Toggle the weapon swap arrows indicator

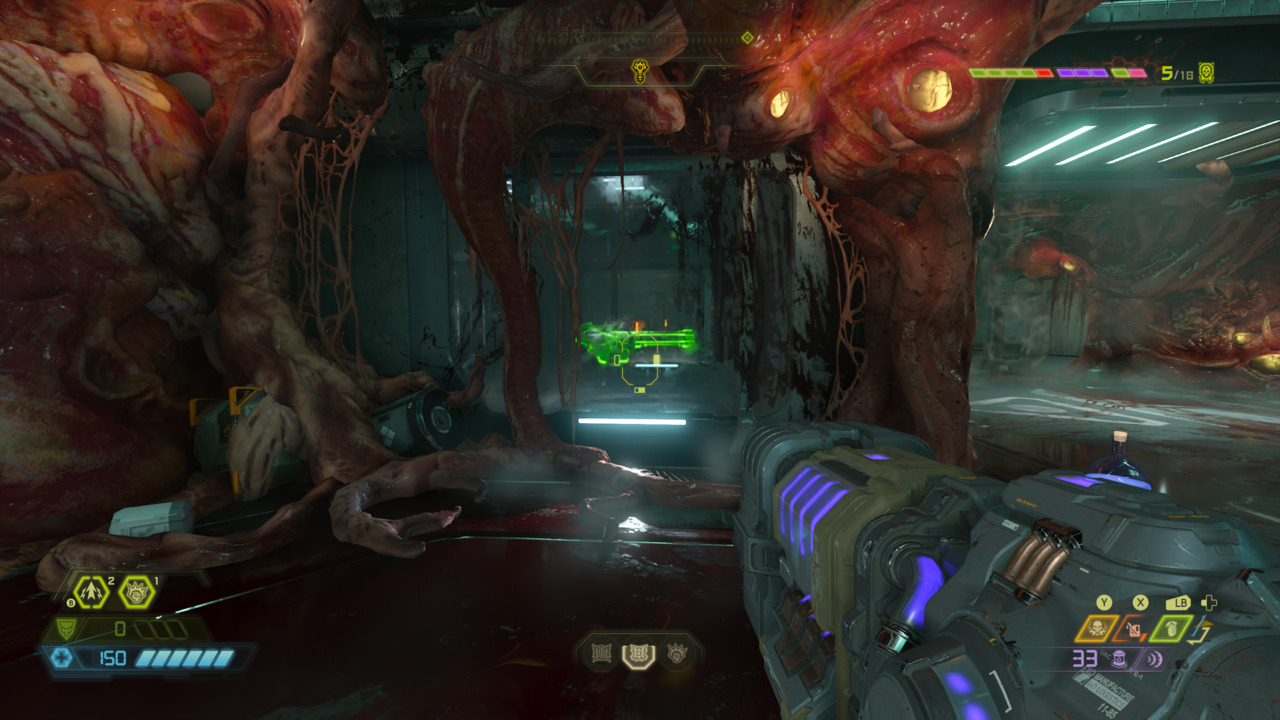coord(1199,633)
